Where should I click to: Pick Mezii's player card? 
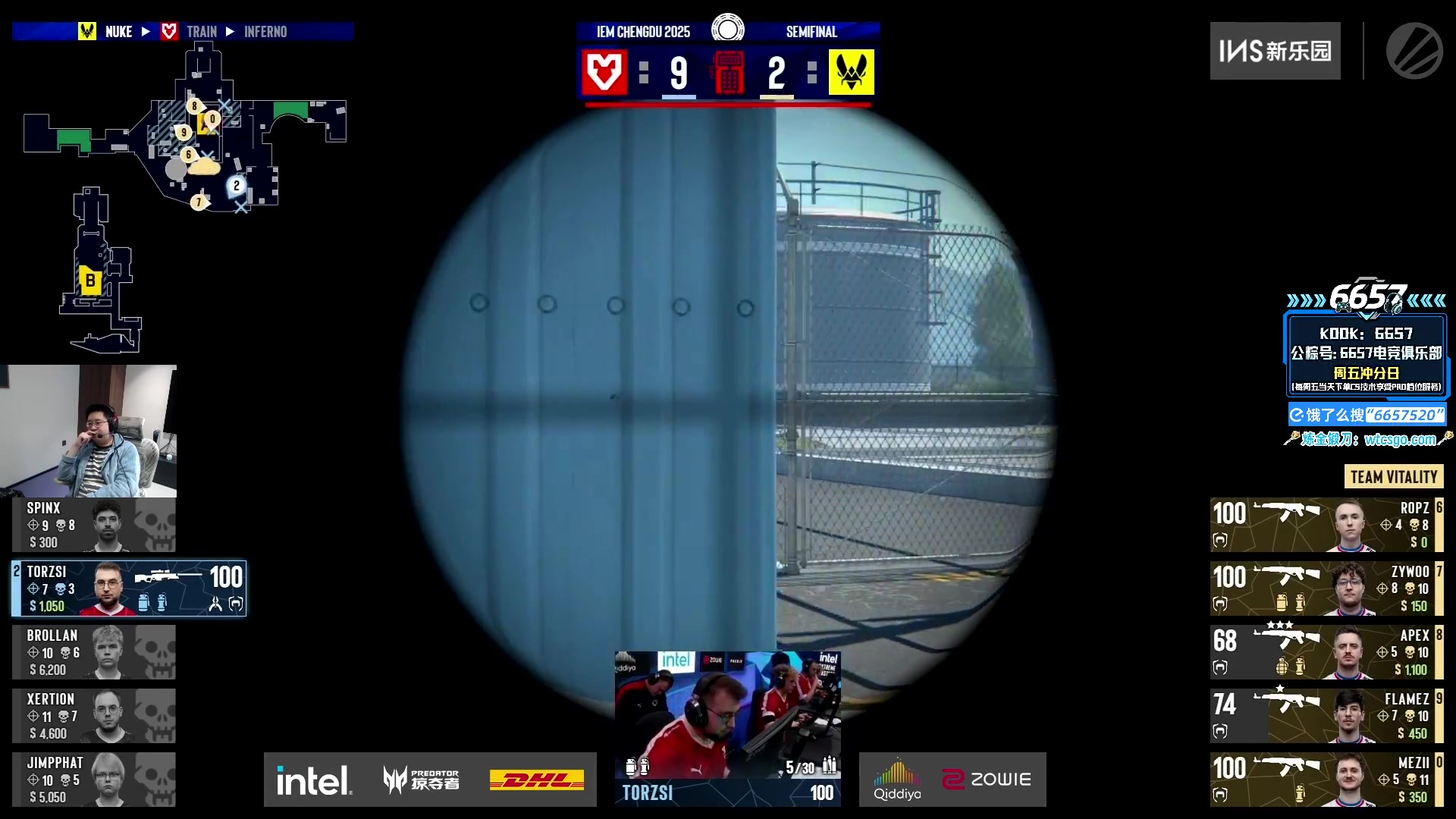pos(1326,780)
